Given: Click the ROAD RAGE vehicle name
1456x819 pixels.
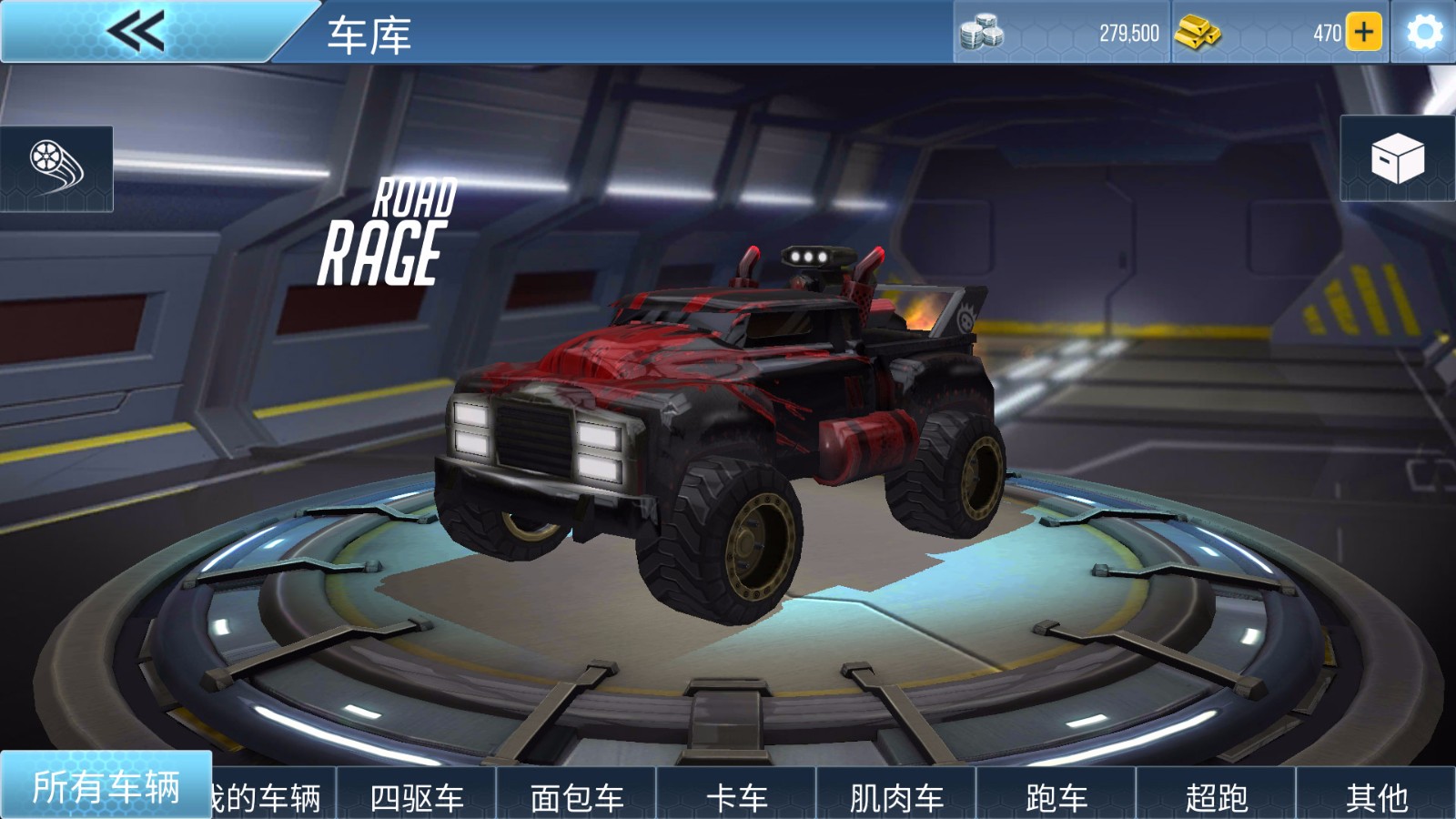Looking at the screenshot, I should pos(402,233).
